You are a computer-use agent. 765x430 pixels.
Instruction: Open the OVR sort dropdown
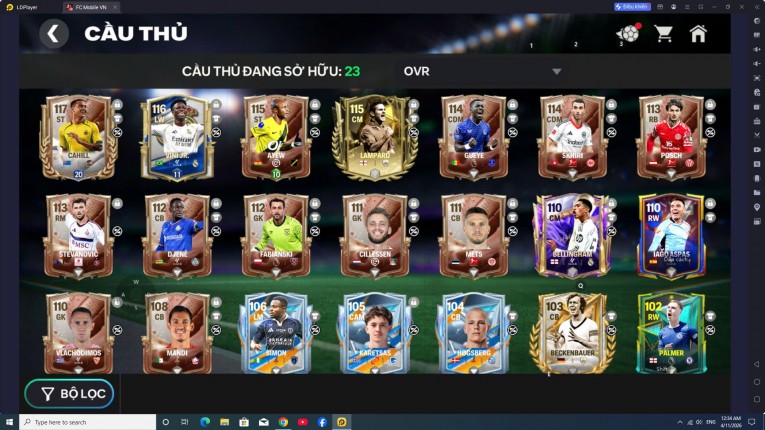pos(556,71)
